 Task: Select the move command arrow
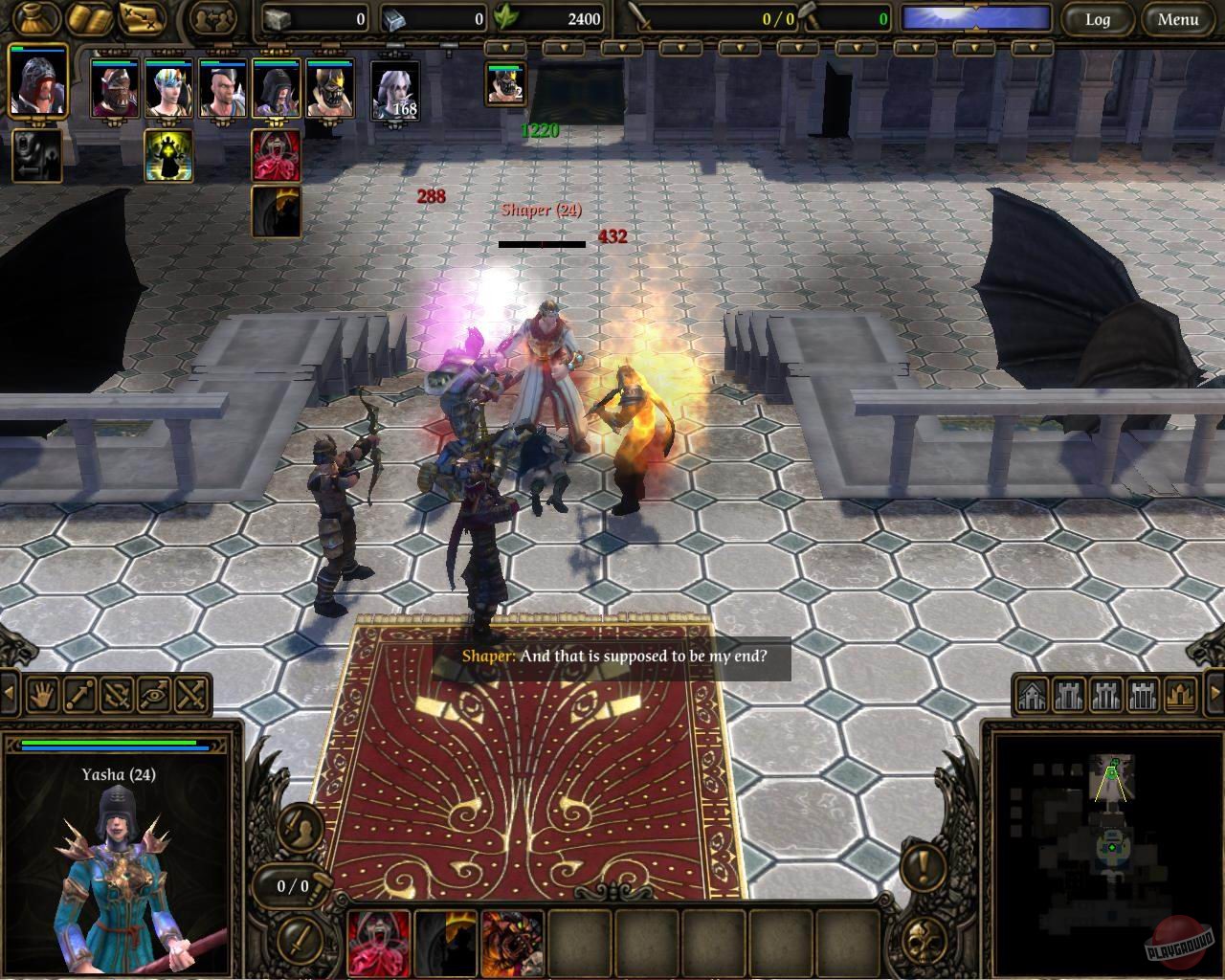click(x=79, y=696)
